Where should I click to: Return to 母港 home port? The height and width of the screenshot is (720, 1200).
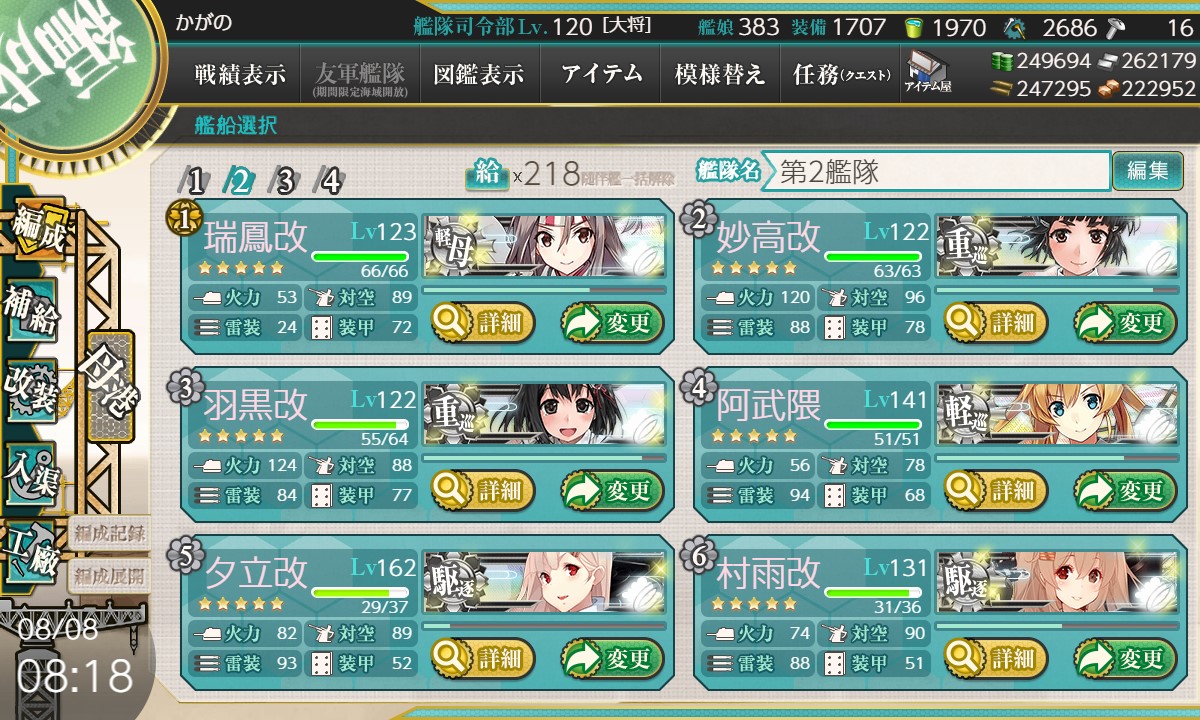(x=108, y=385)
